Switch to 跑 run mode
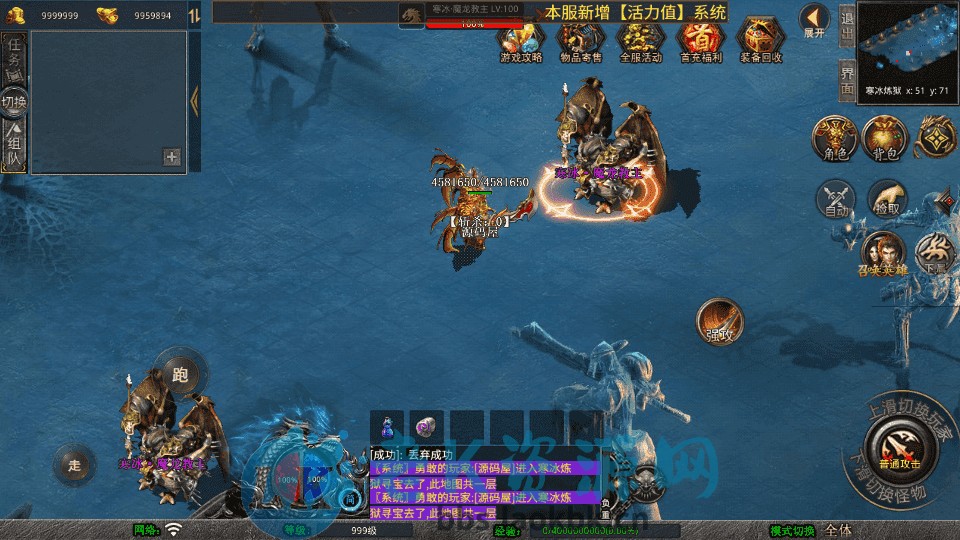960x540 pixels. point(181,374)
